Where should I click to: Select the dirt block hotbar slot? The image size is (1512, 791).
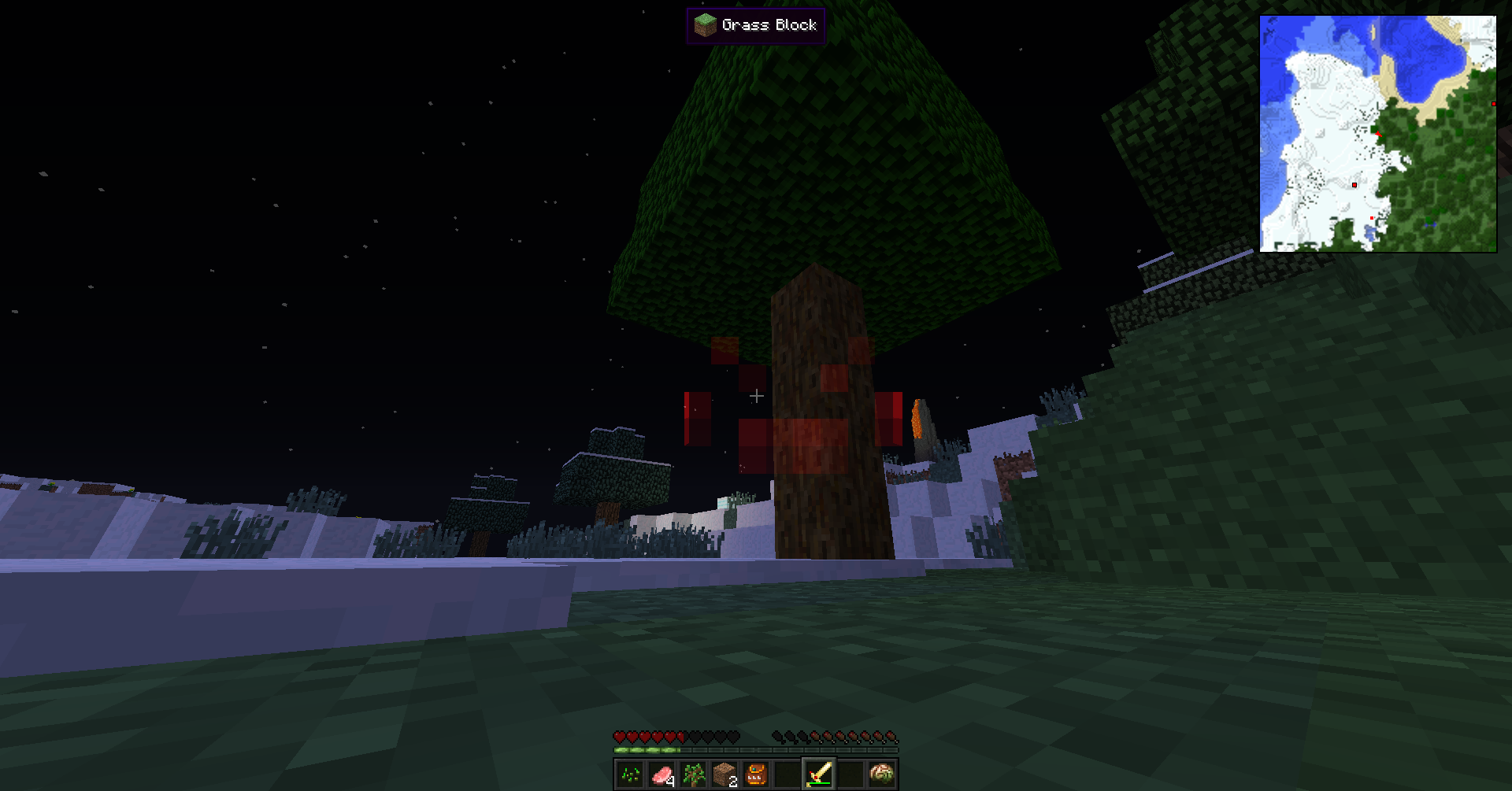tap(724, 774)
